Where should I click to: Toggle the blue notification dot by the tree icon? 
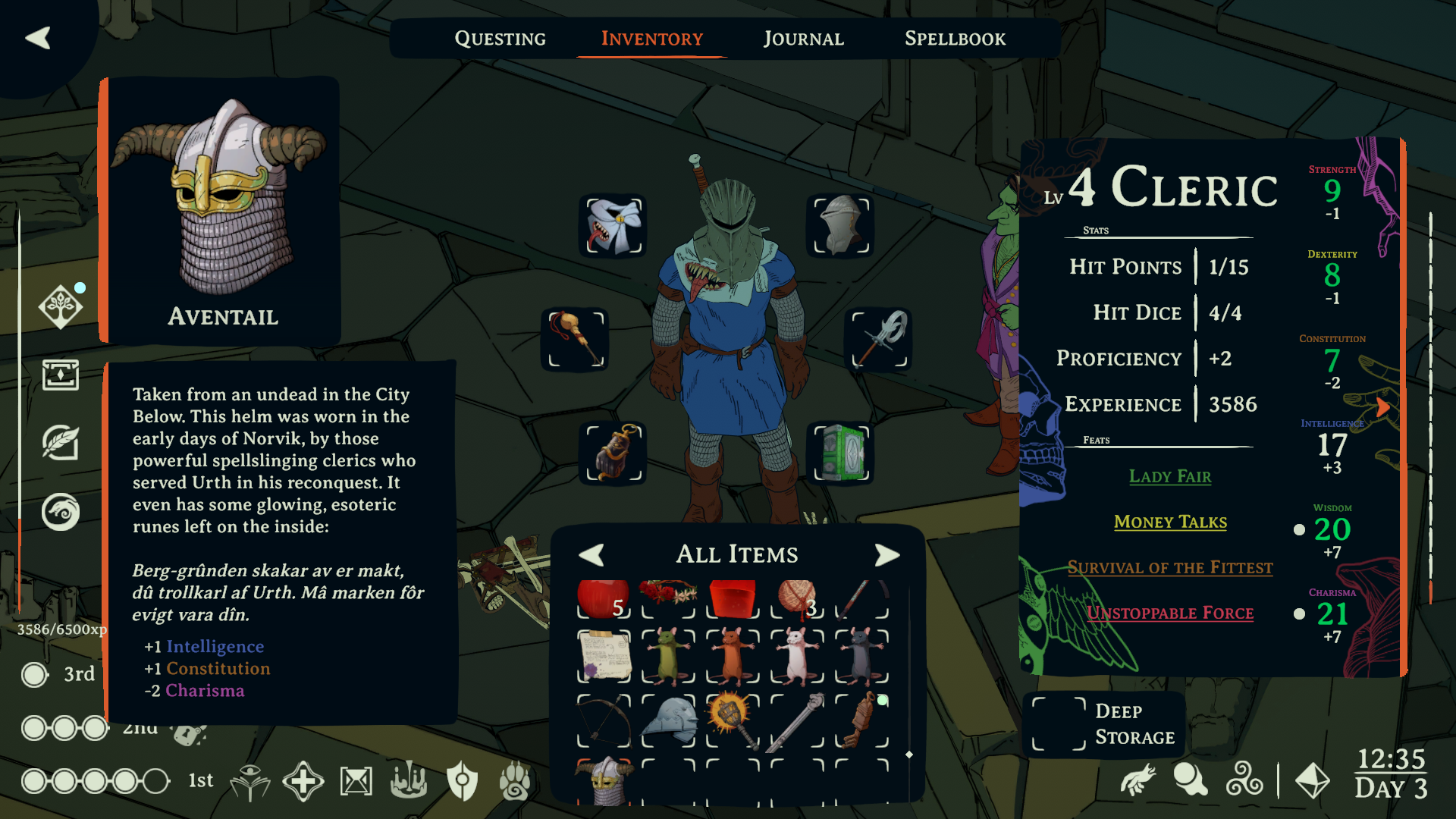coord(78,287)
